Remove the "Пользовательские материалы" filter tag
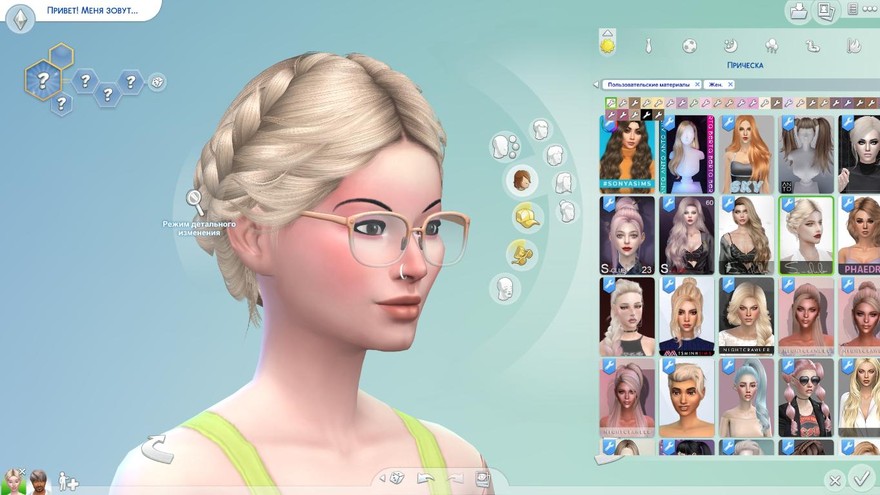Image resolution: width=880 pixels, height=495 pixels. pyautogui.click(x=696, y=85)
